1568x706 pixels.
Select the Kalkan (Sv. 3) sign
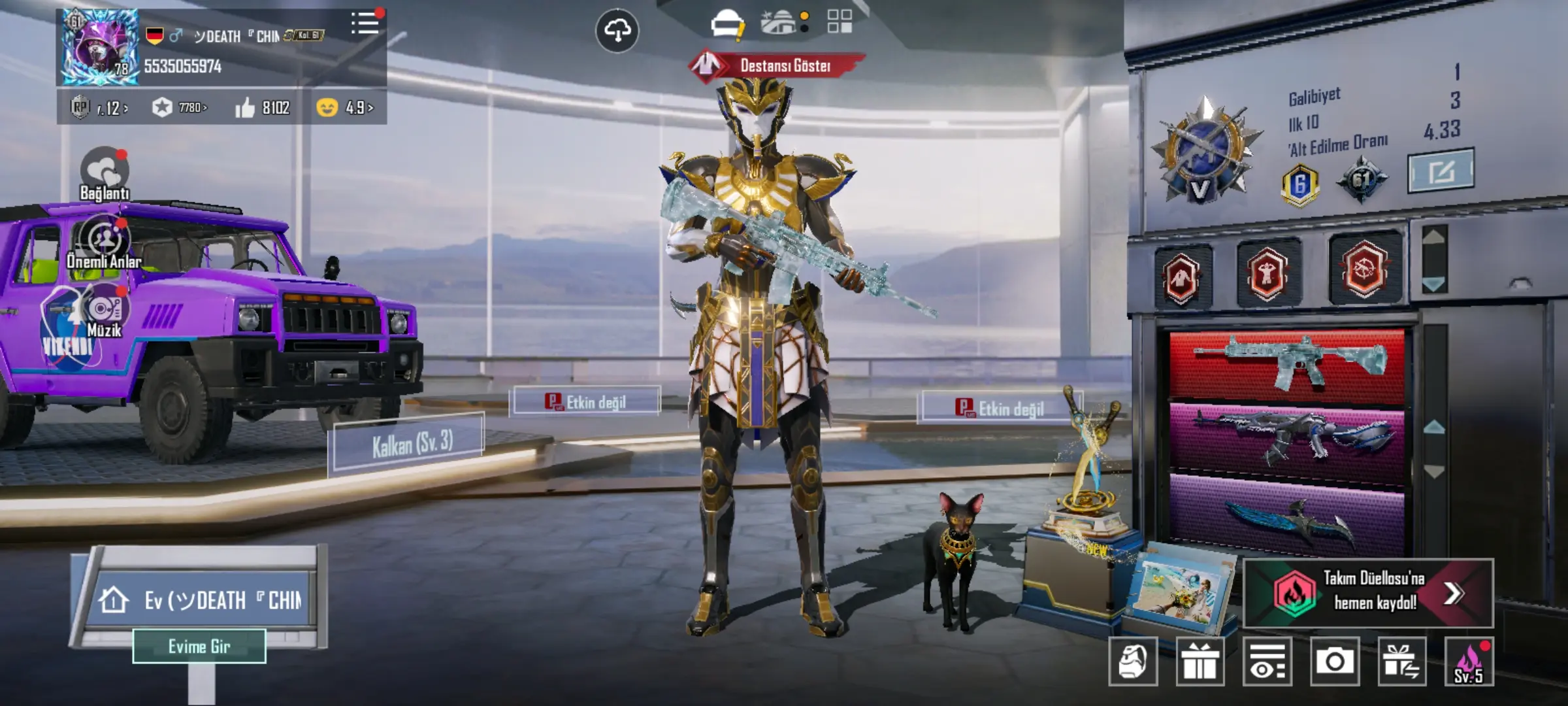(411, 445)
